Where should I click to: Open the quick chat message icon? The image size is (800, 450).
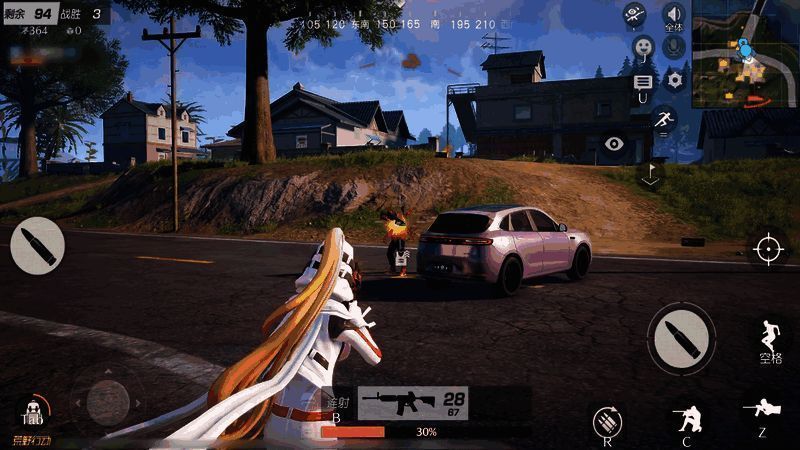[x=643, y=81]
